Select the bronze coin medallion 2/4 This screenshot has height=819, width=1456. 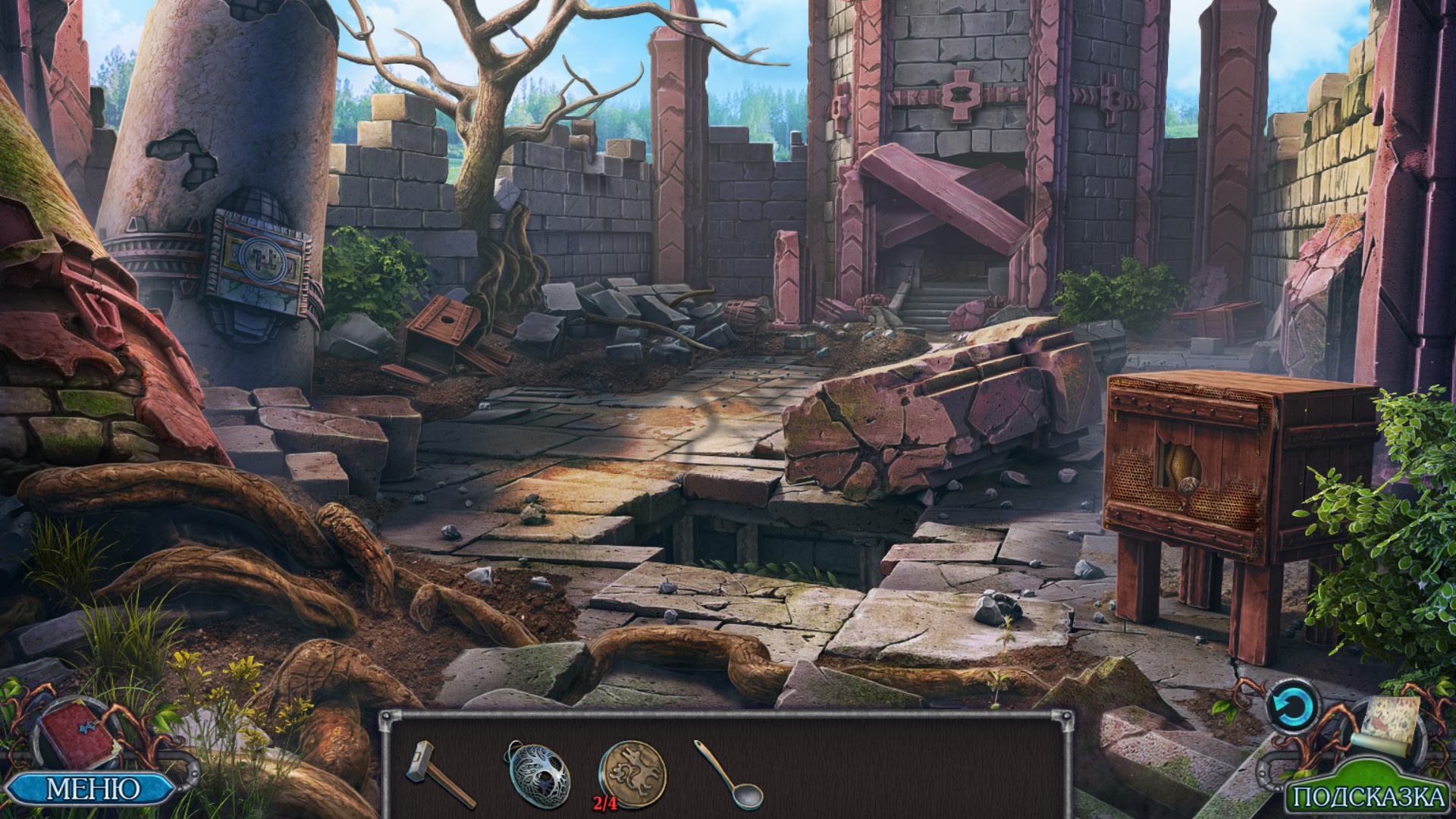coord(632,773)
